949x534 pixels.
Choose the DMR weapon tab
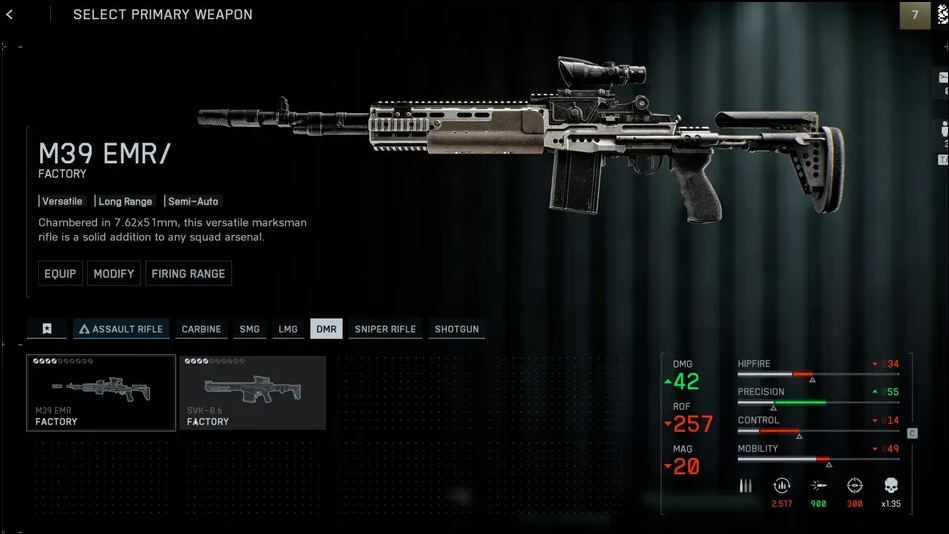click(326, 329)
